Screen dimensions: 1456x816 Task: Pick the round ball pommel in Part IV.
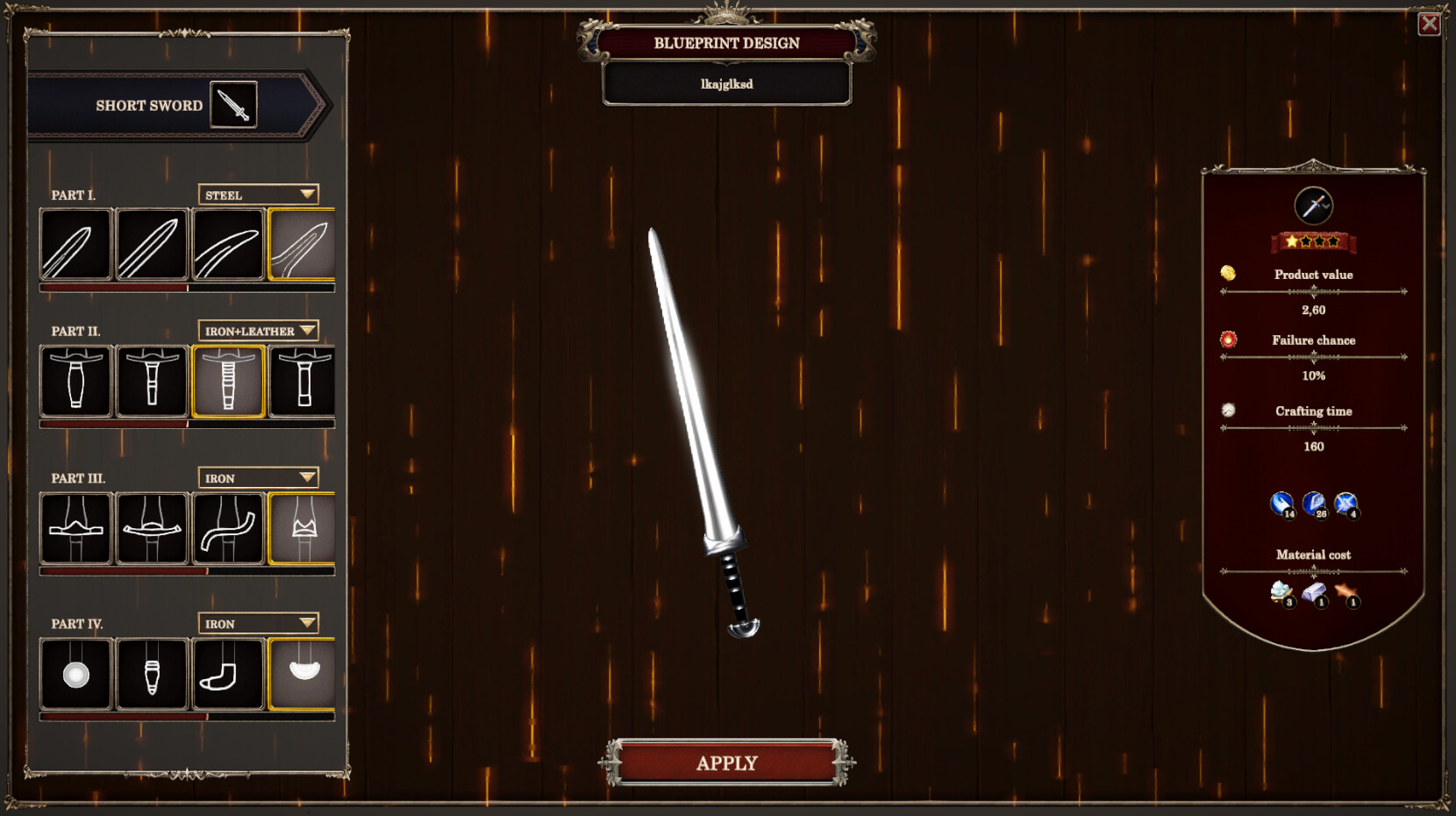[75, 672]
